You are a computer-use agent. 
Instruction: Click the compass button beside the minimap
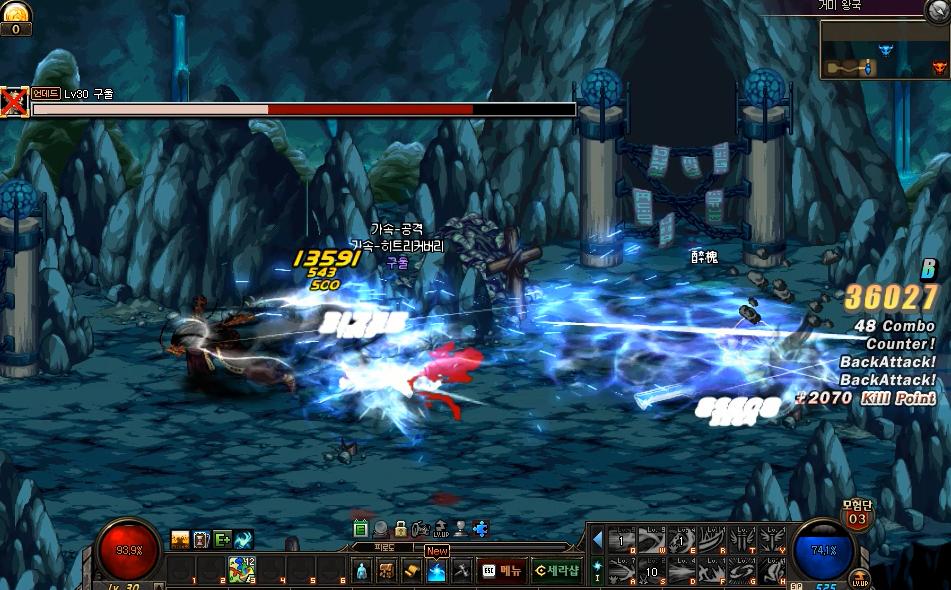coord(937,12)
